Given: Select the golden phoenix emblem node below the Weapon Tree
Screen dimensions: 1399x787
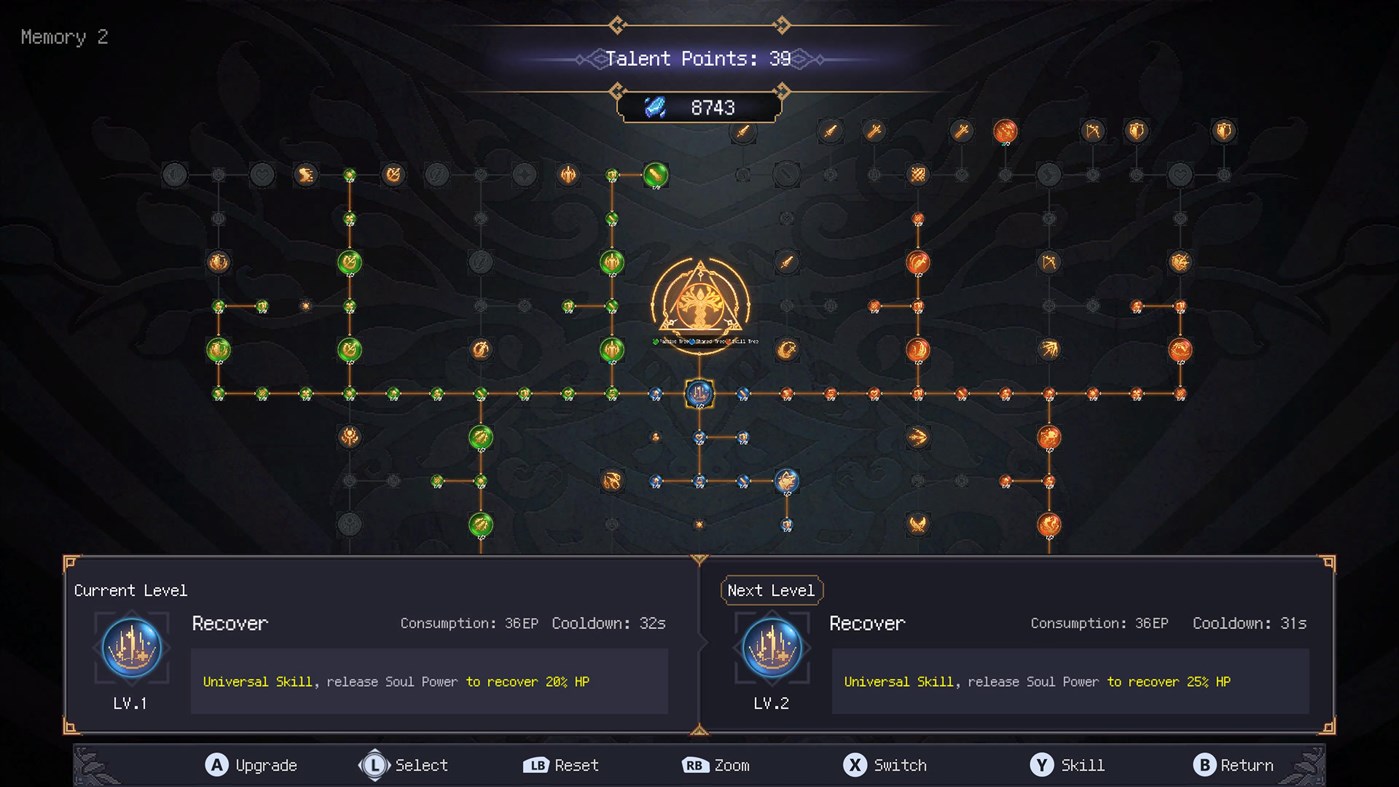Looking at the screenshot, I should (916, 522).
